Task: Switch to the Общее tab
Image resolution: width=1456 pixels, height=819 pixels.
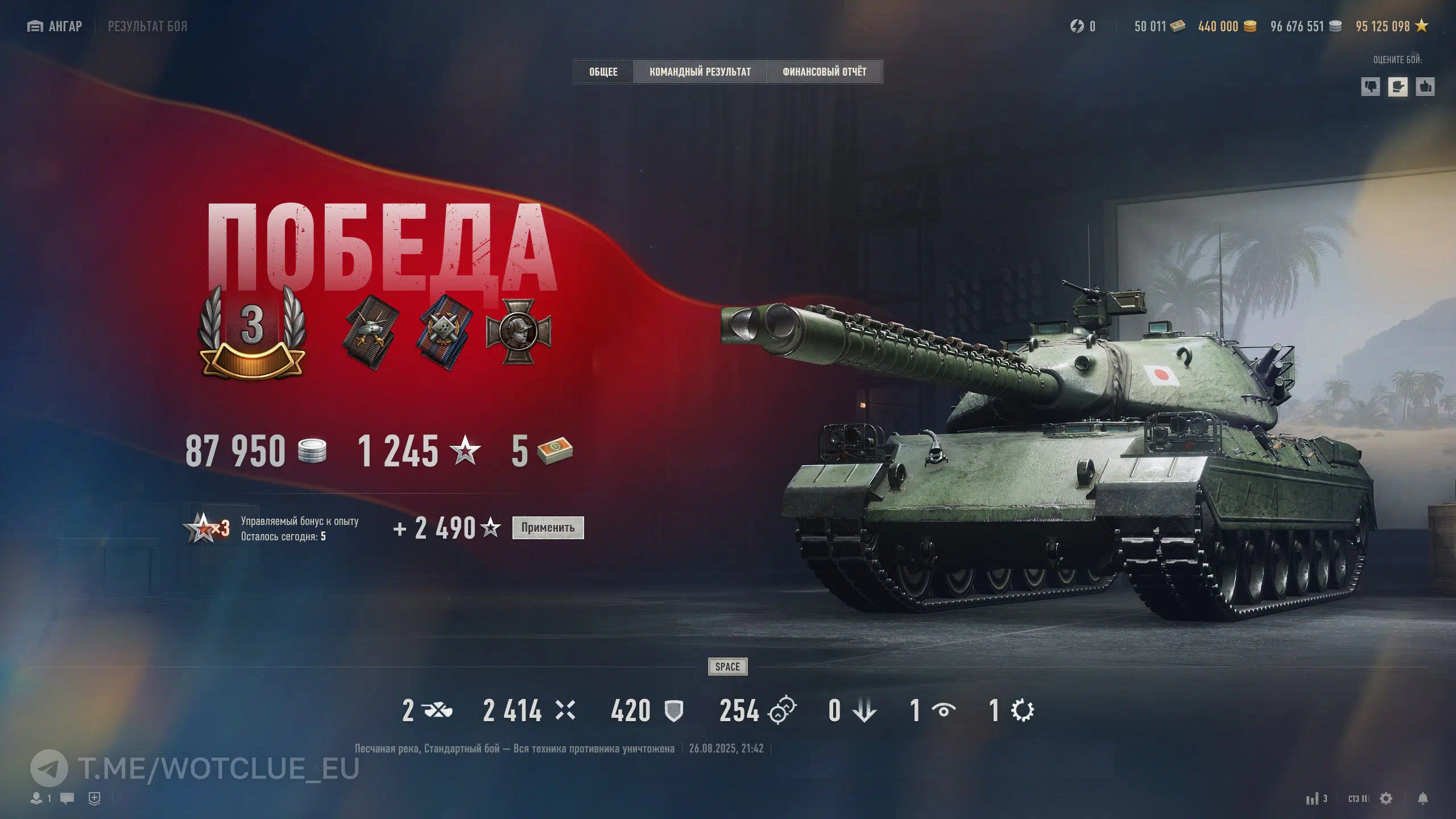Action: point(603,72)
